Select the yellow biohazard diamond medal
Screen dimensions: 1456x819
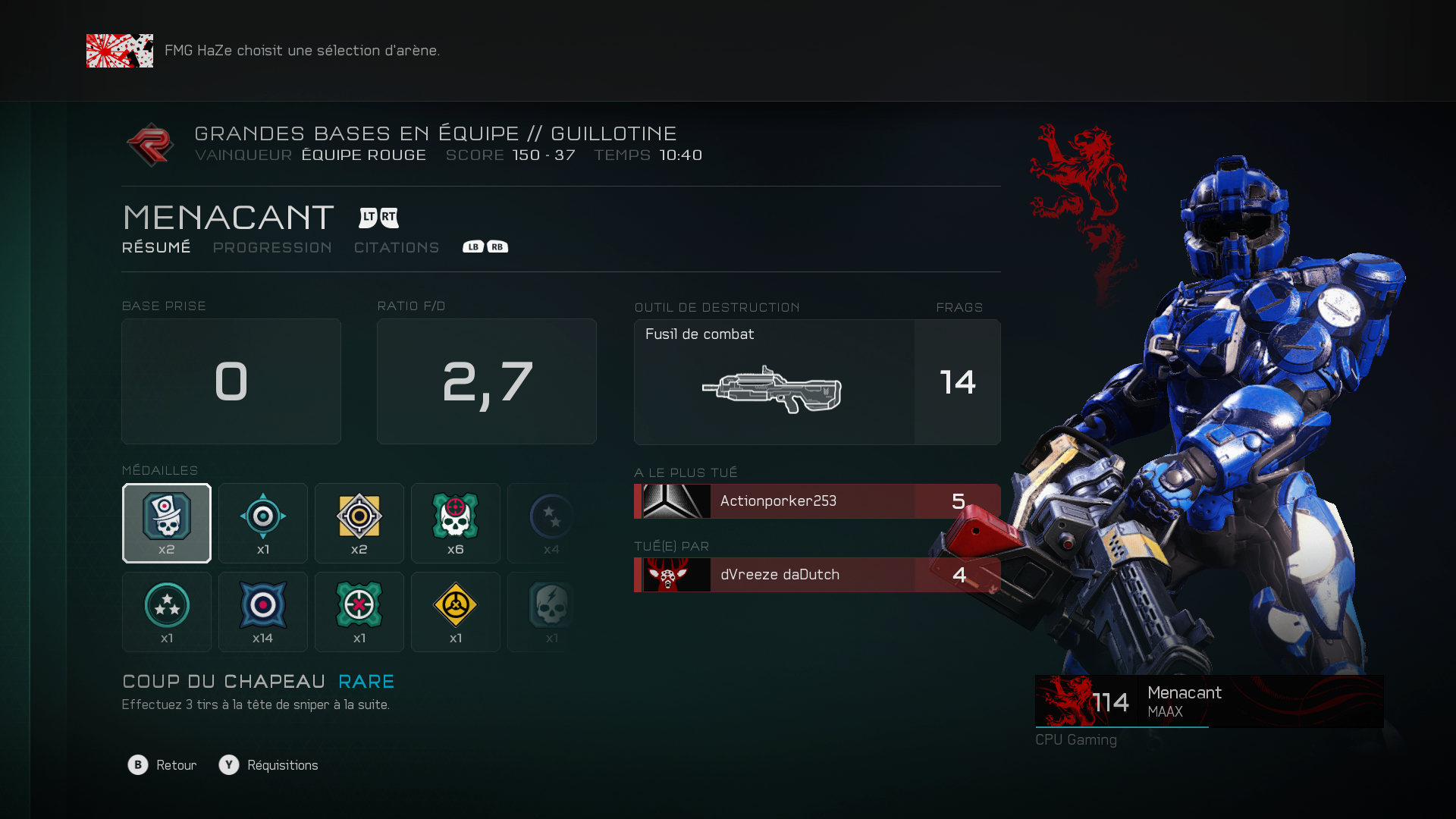coord(456,612)
